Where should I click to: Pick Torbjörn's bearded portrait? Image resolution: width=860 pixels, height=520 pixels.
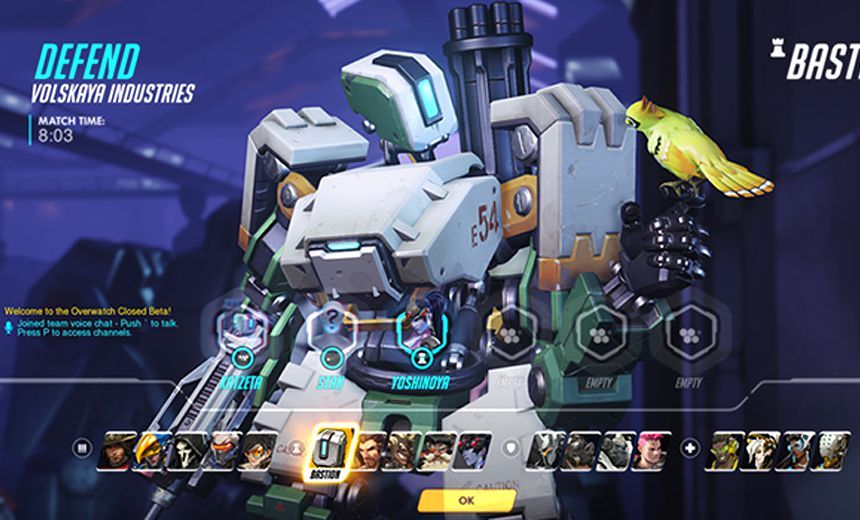pyautogui.click(x=437, y=451)
